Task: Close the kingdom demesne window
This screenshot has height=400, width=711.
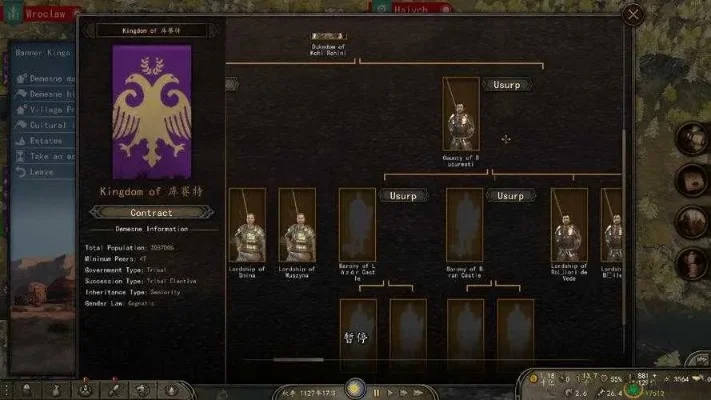Action: (x=632, y=14)
